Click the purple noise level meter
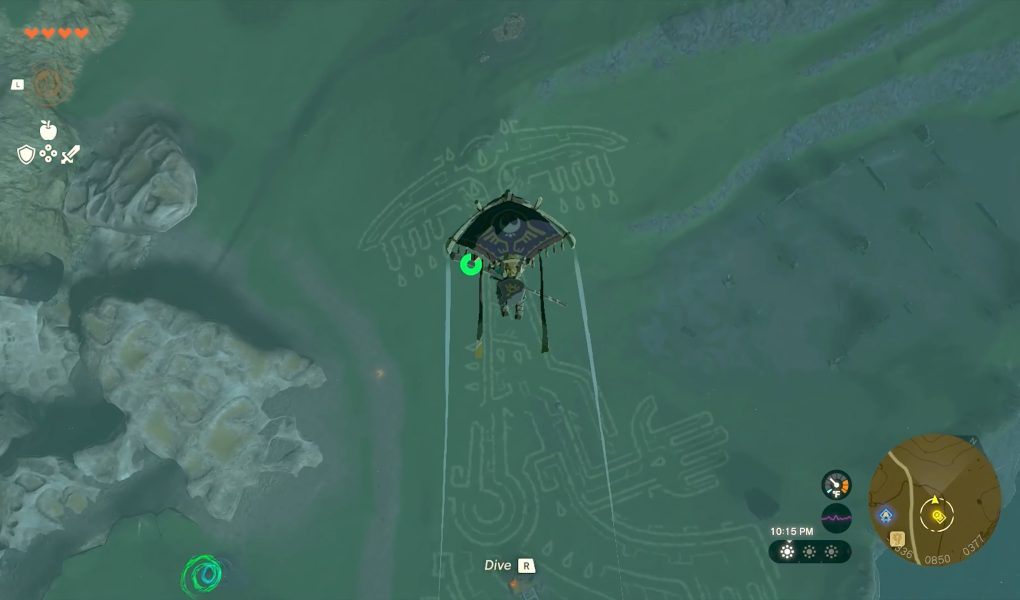The height and width of the screenshot is (600, 1020). click(836, 518)
